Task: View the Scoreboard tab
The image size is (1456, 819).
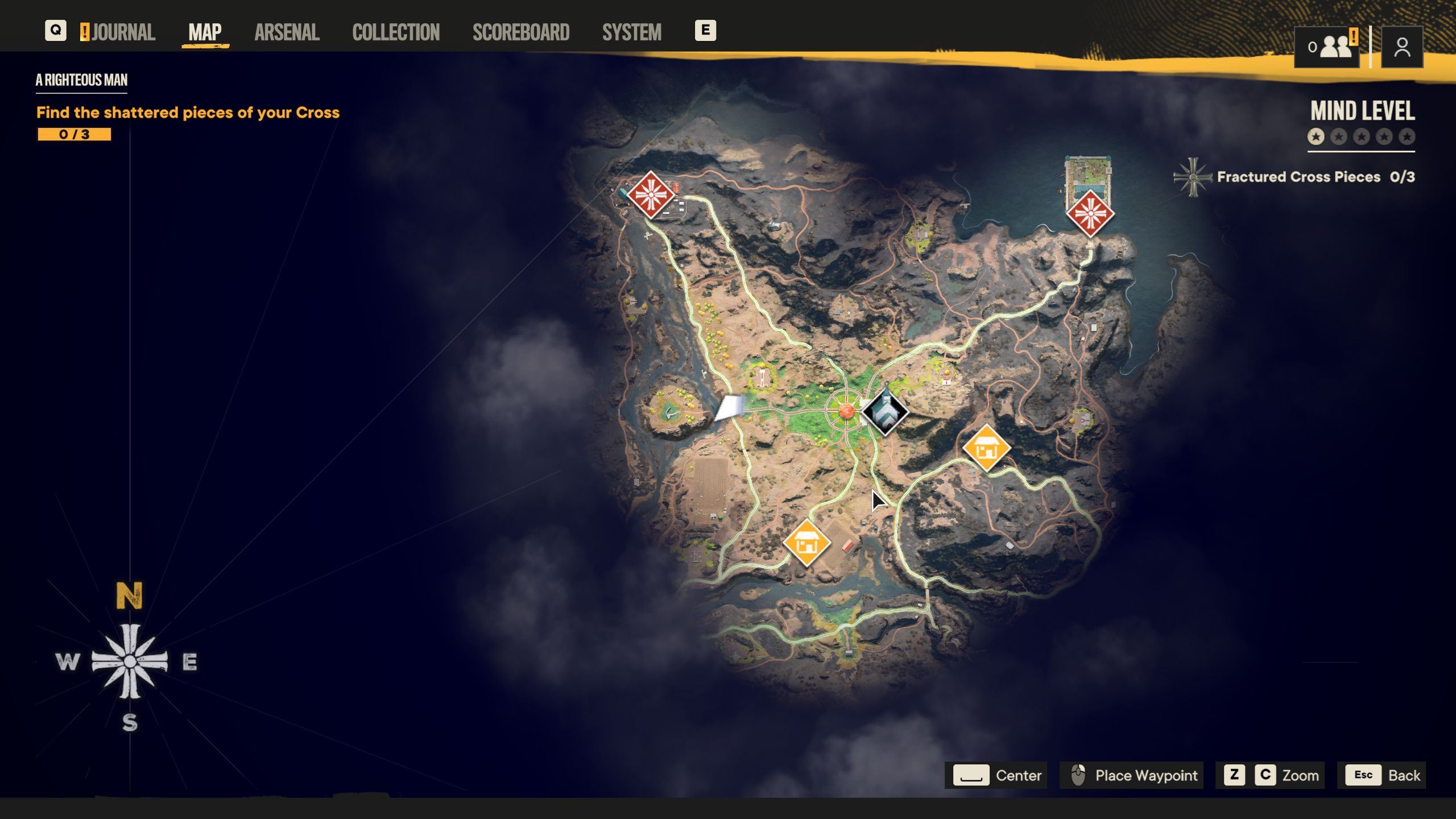Action: 521,32
